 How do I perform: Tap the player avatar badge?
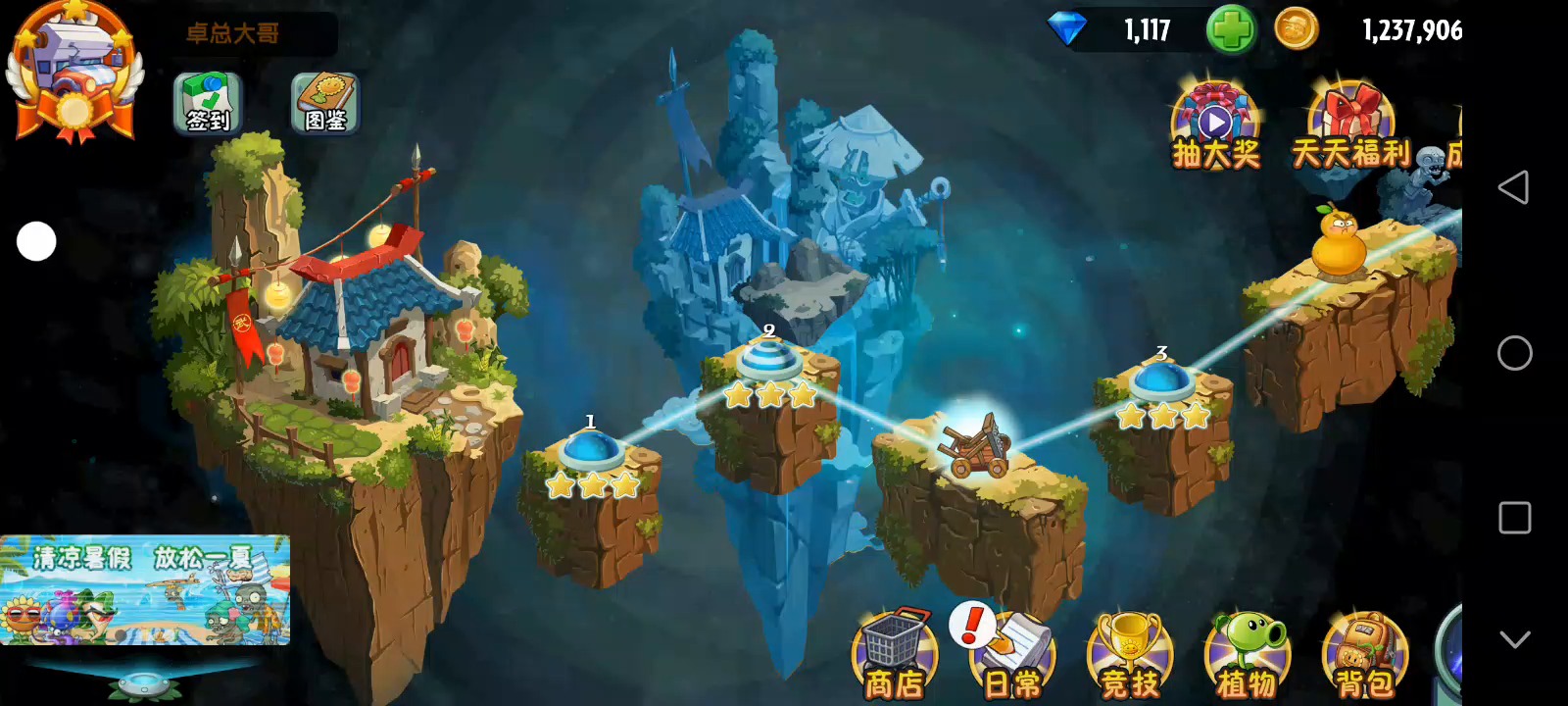[x=74, y=71]
